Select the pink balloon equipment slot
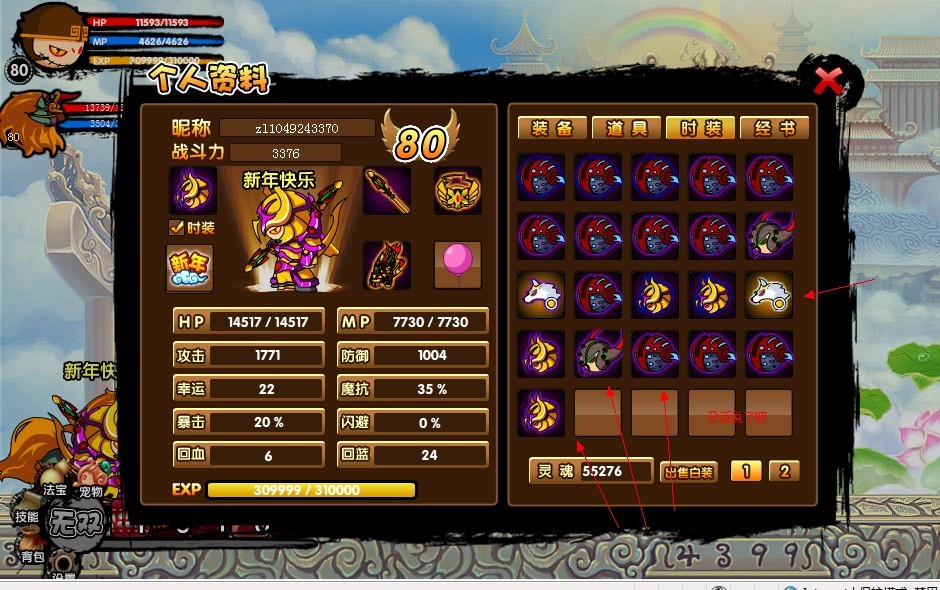This screenshot has height=590, width=940. coord(457,265)
